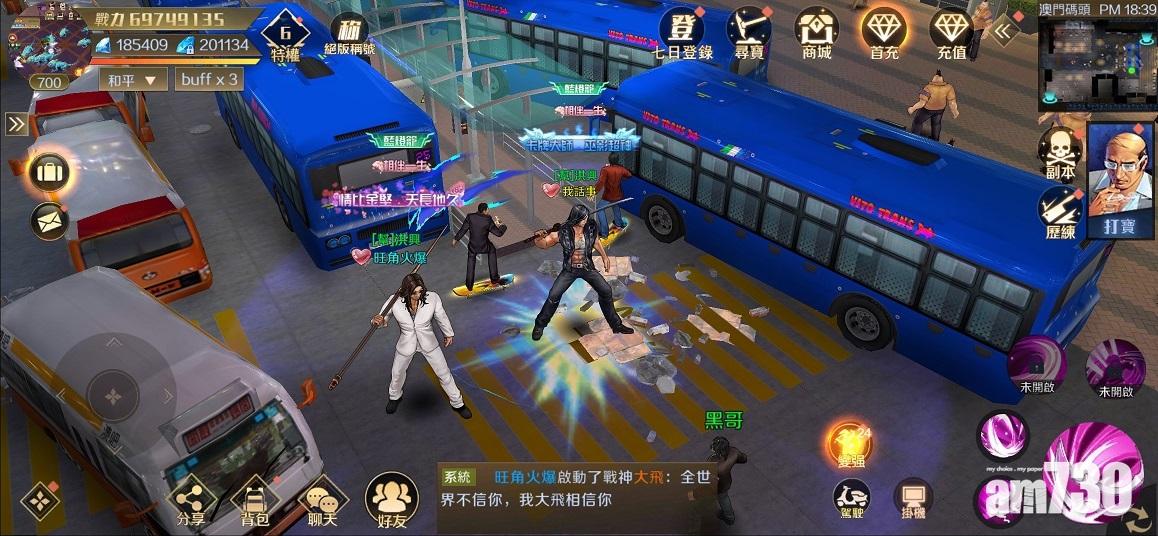Open the 好友 friends list
Image resolution: width=1158 pixels, height=536 pixels.
pyautogui.click(x=391, y=500)
